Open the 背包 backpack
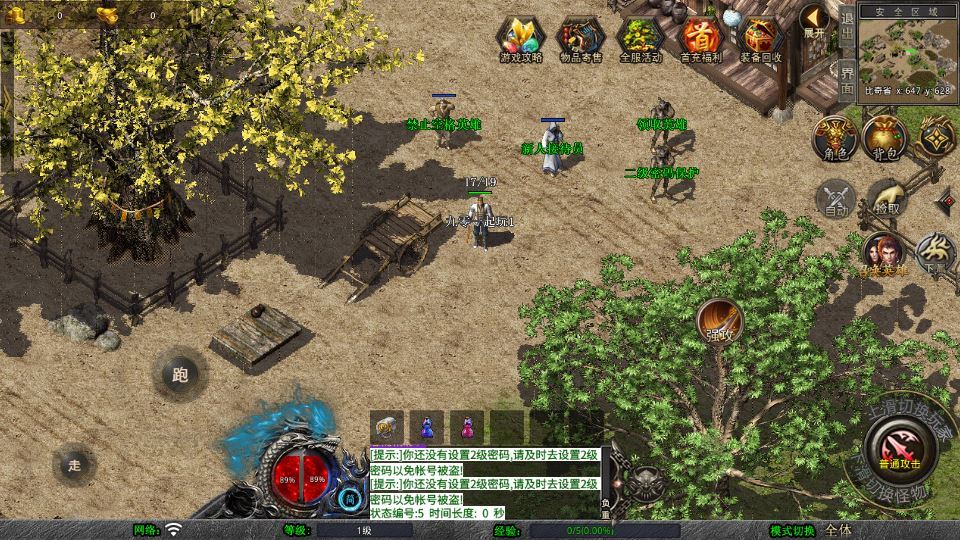This screenshot has width=960, height=540. coord(884,138)
